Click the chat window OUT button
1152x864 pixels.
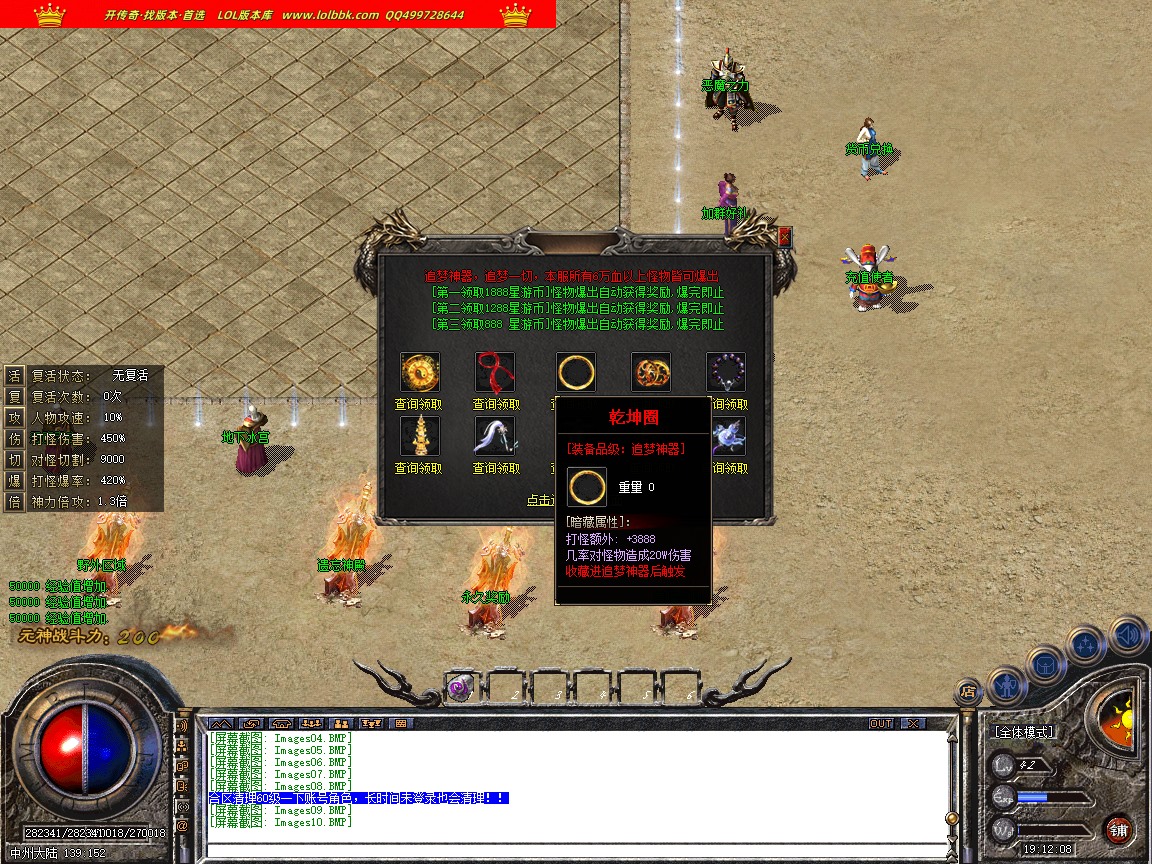[x=881, y=723]
